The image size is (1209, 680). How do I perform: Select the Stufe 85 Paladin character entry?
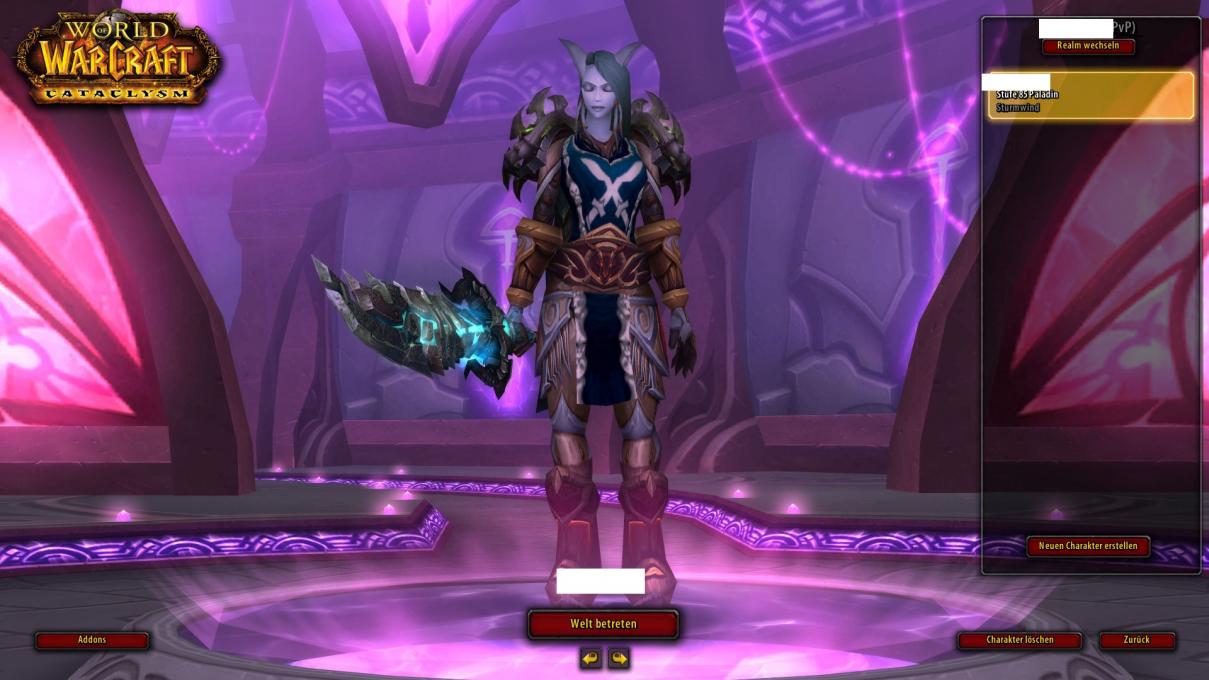click(x=1090, y=97)
